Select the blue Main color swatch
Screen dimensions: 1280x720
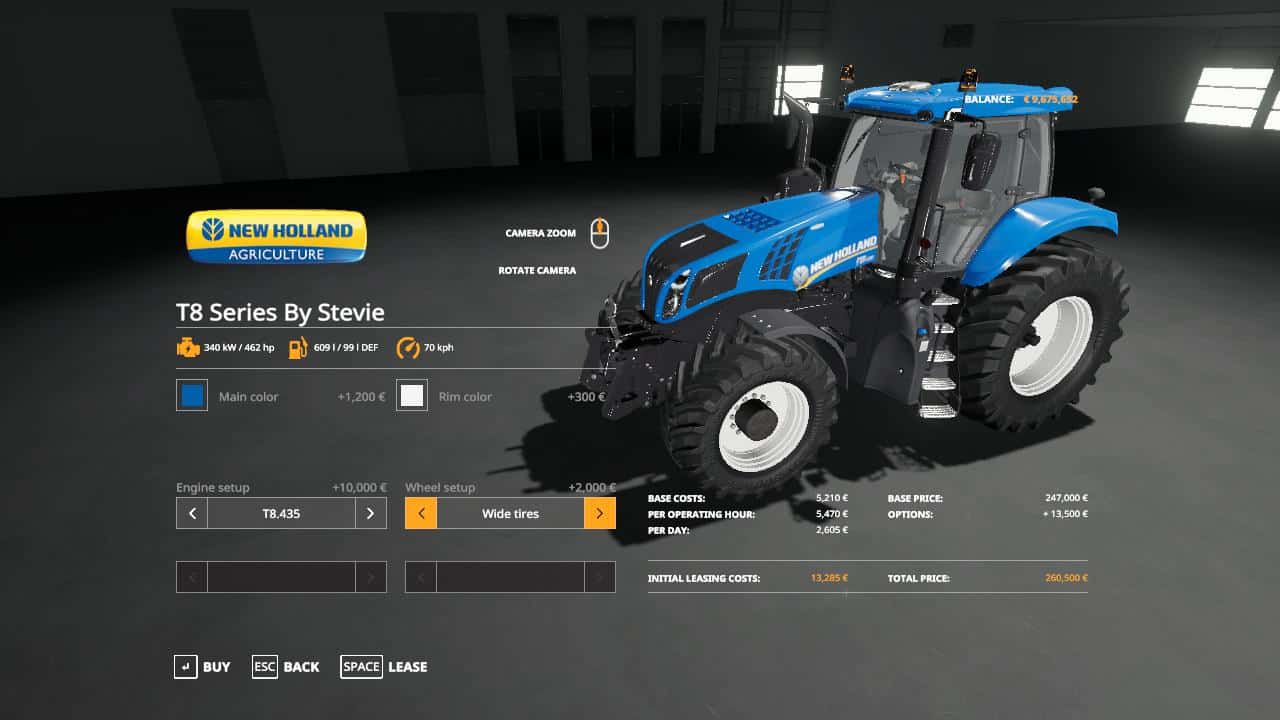tap(191, 395)
